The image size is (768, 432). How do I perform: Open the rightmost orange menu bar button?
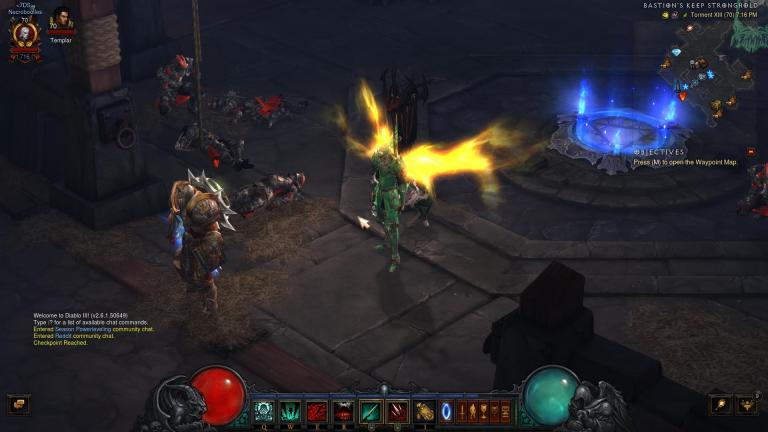(505, 410)
